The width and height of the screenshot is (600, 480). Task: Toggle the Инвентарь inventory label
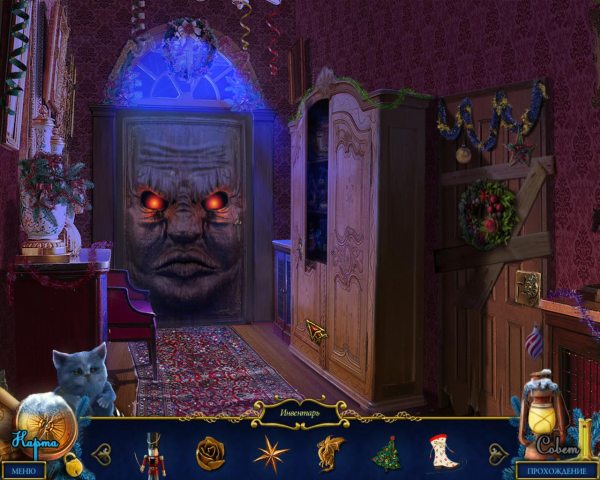(x=299, y=409)
